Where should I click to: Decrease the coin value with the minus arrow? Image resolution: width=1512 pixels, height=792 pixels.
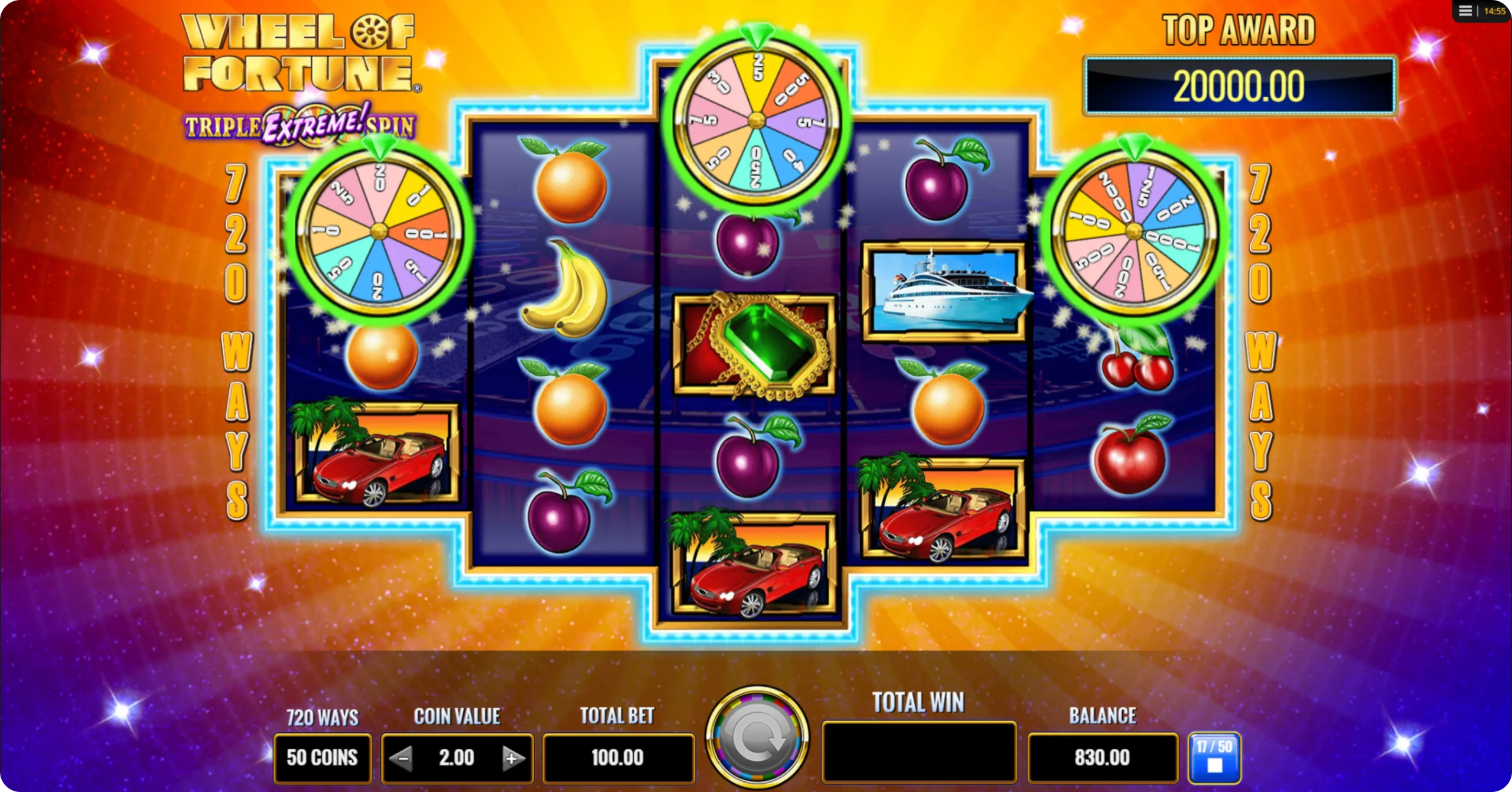click(x=402, y=758)
